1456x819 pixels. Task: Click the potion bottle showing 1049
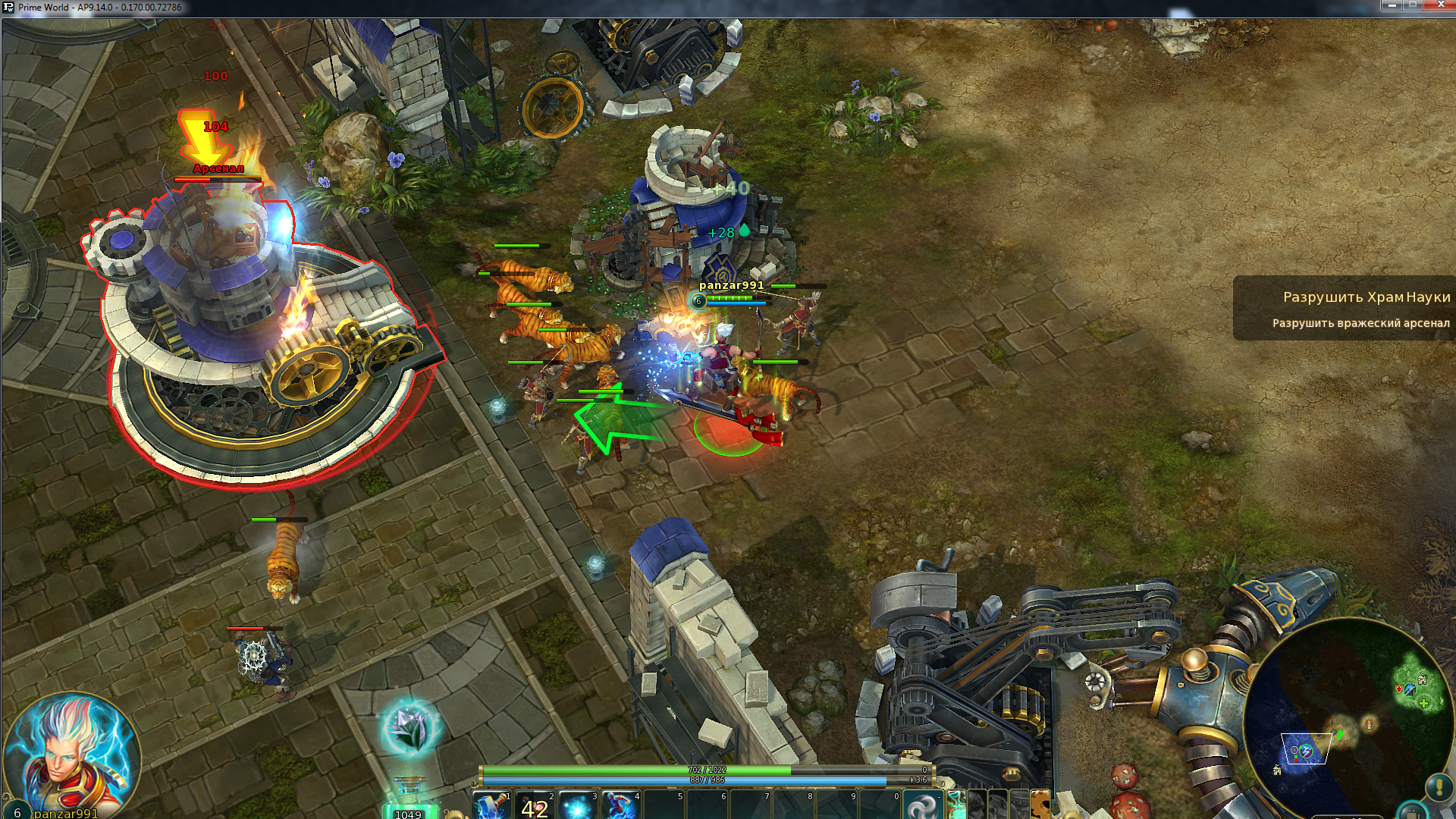coord(409,800)
